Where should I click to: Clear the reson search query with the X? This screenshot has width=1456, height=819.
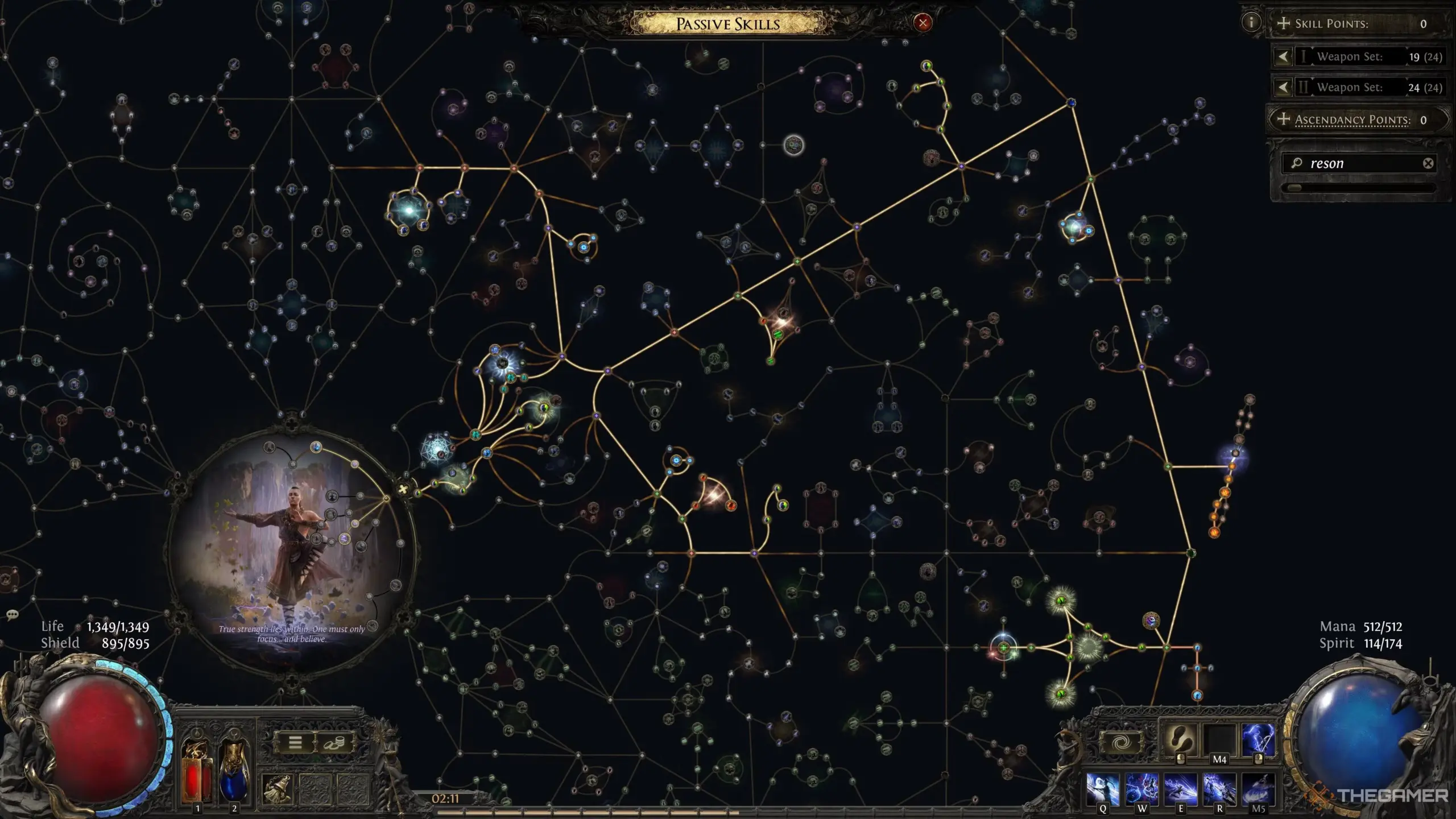click(x=1428, y=164)
